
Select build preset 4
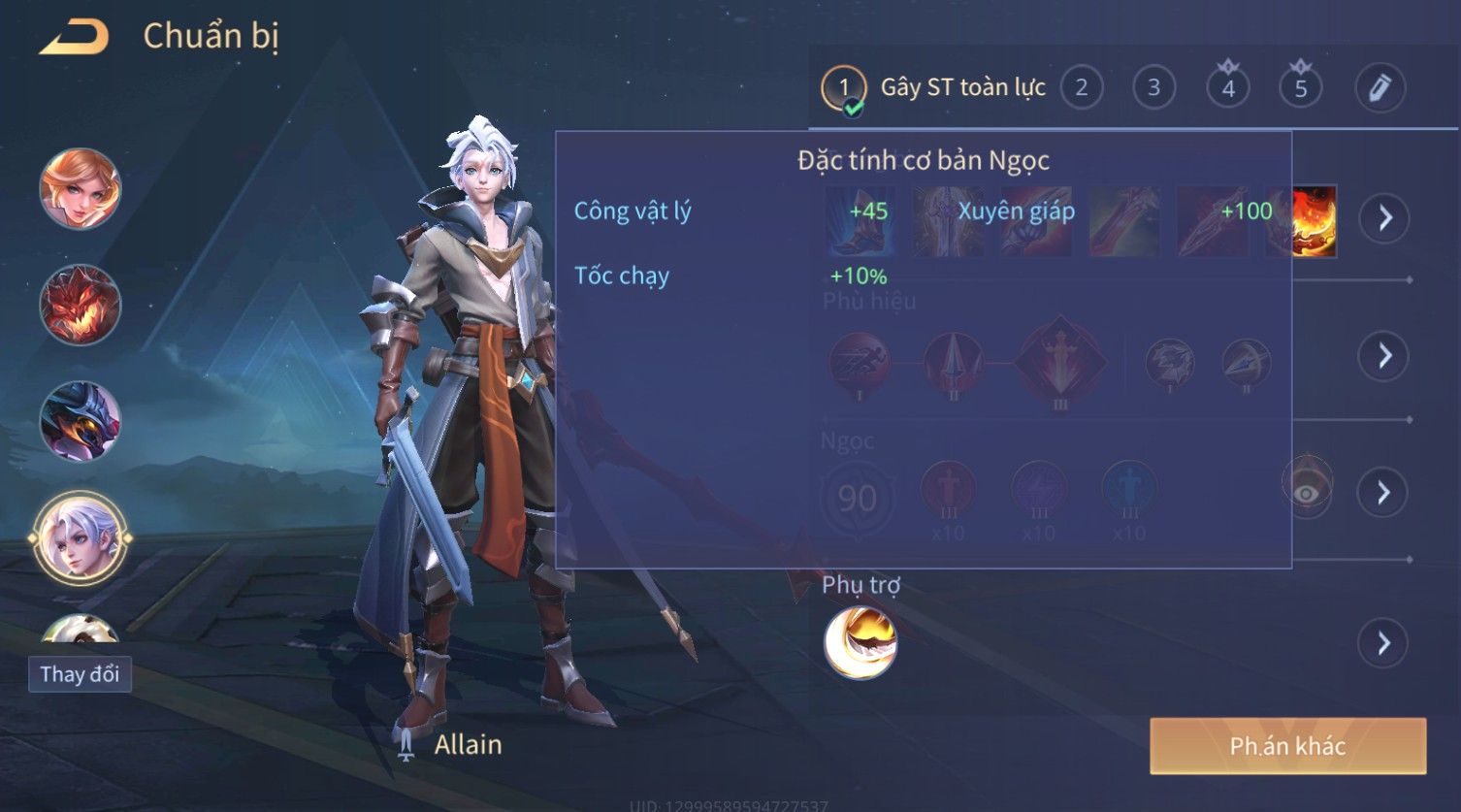click(x=1227, y=88)
